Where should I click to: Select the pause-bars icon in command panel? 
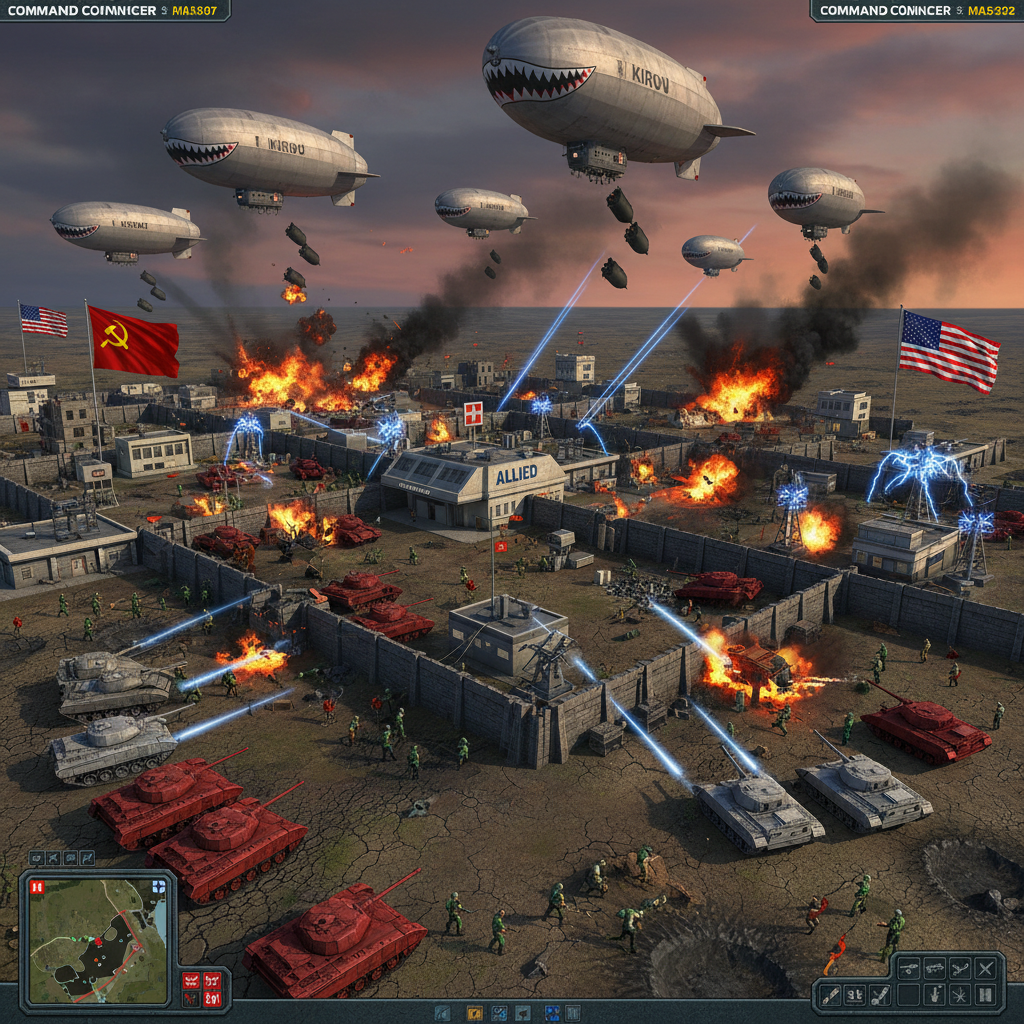coord(985,995)
